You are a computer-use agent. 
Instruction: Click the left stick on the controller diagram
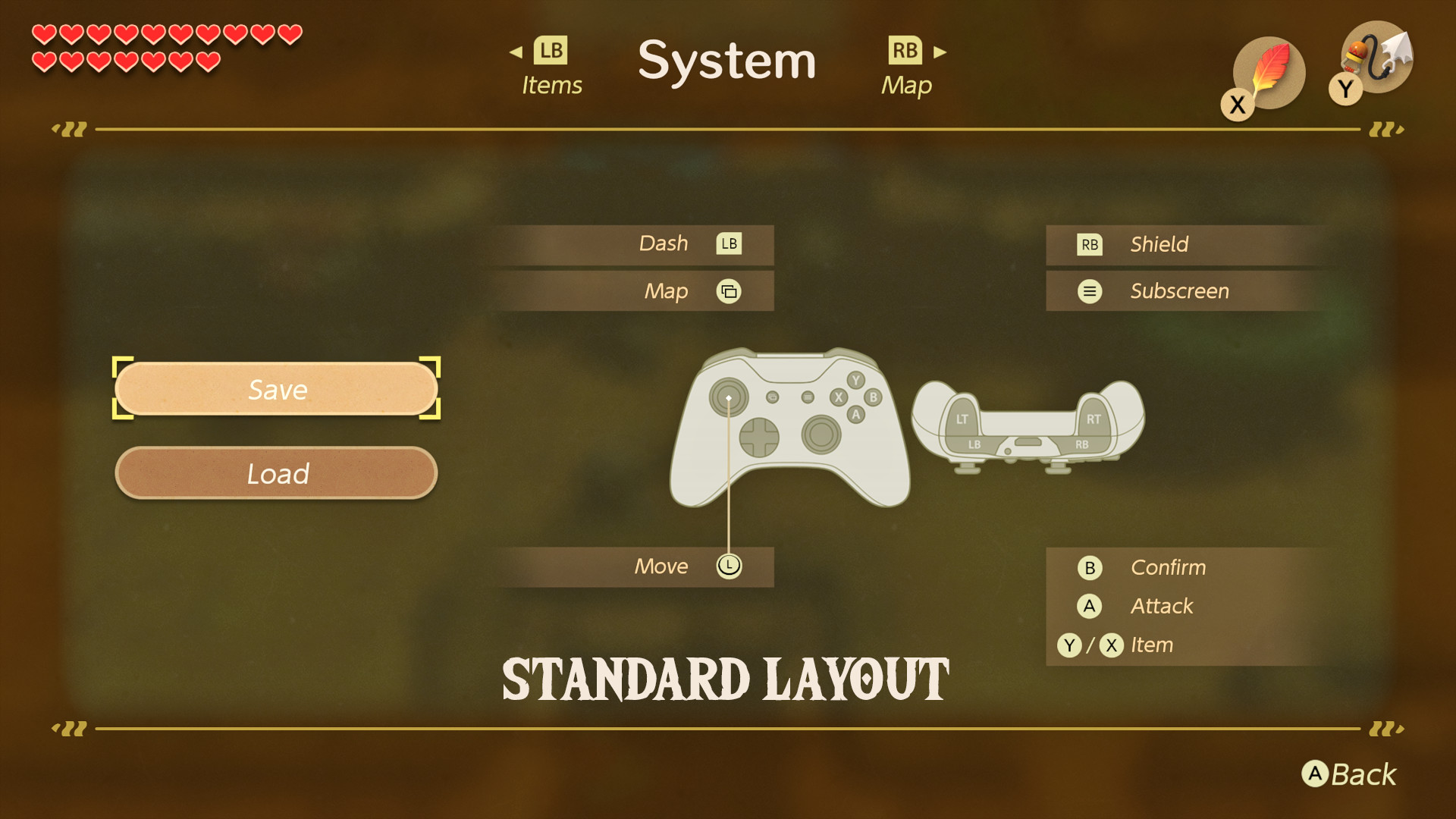point(728,396)
